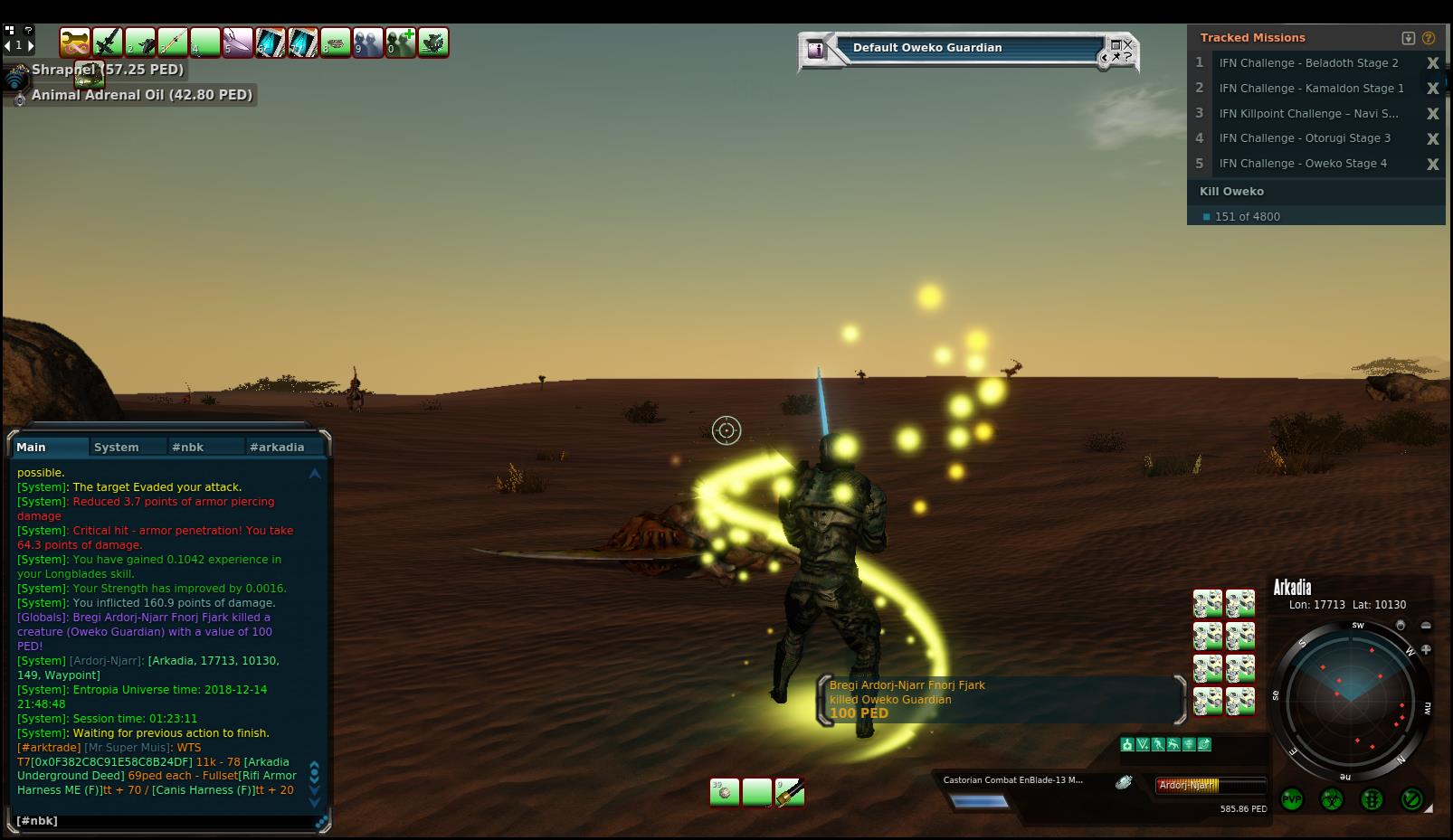
Task: Close the Default Oweko Guardian window
Action: 1128,44
